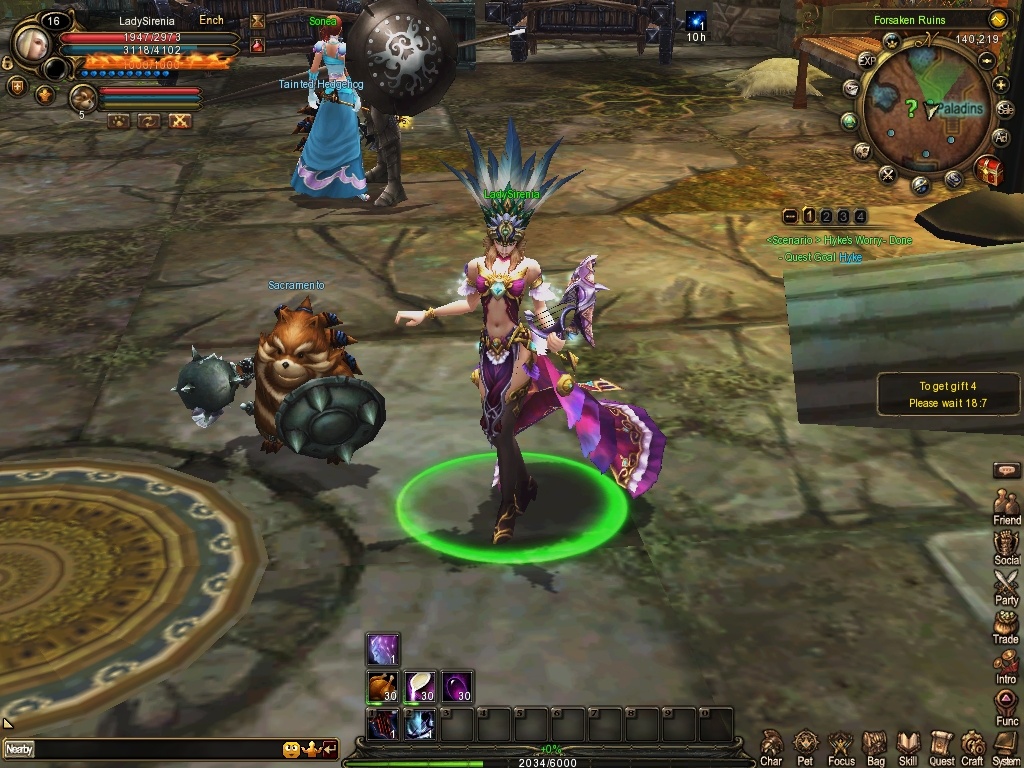Open the Craft menu
The image size is (1024, 768).
pos(973,743)
